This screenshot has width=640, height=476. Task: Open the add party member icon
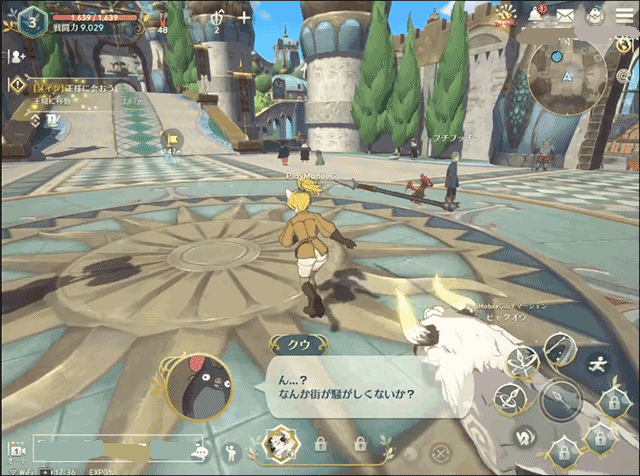click(17, 57)
